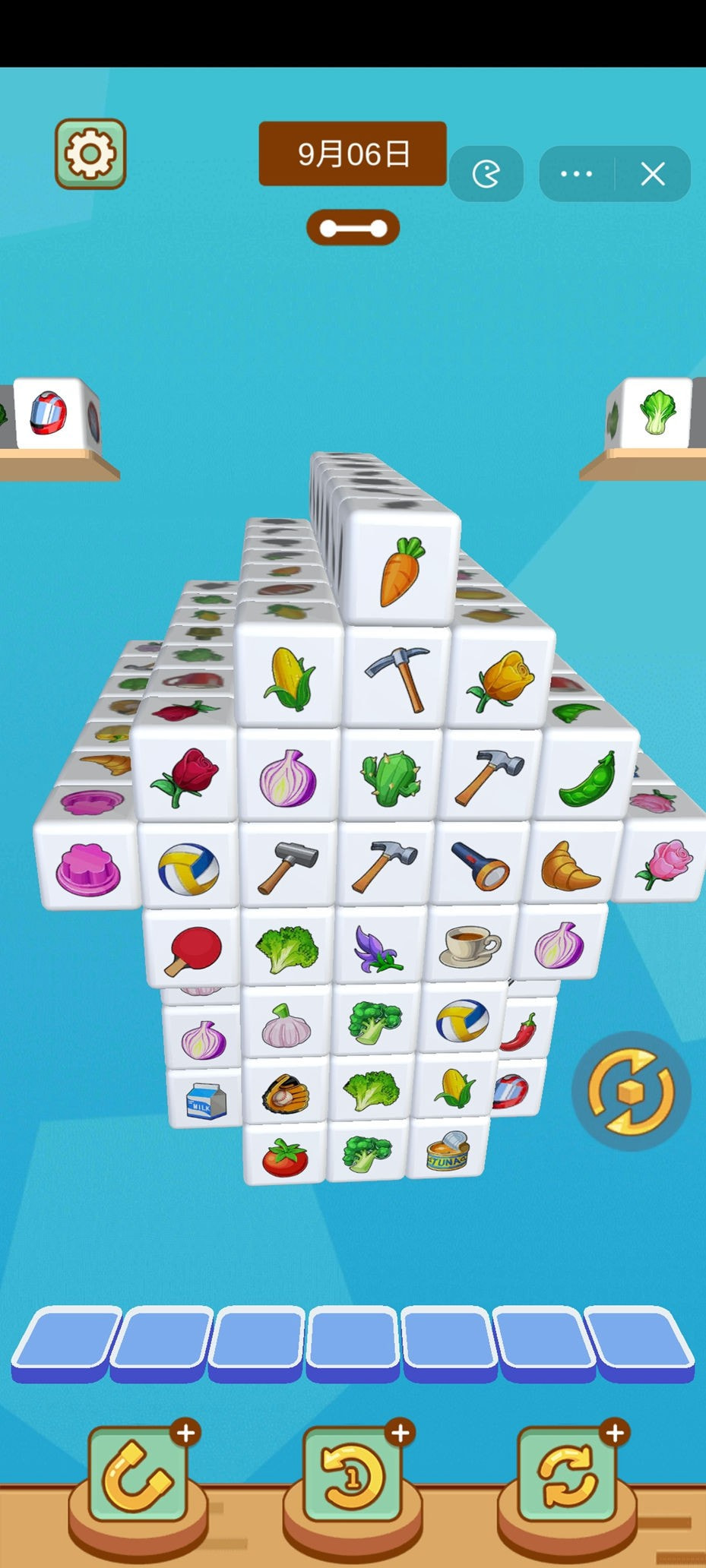The width and height of the screenshot is (706, 1568).
Task: Choose the yellow rose tile
Action: [x=502, y=678]
